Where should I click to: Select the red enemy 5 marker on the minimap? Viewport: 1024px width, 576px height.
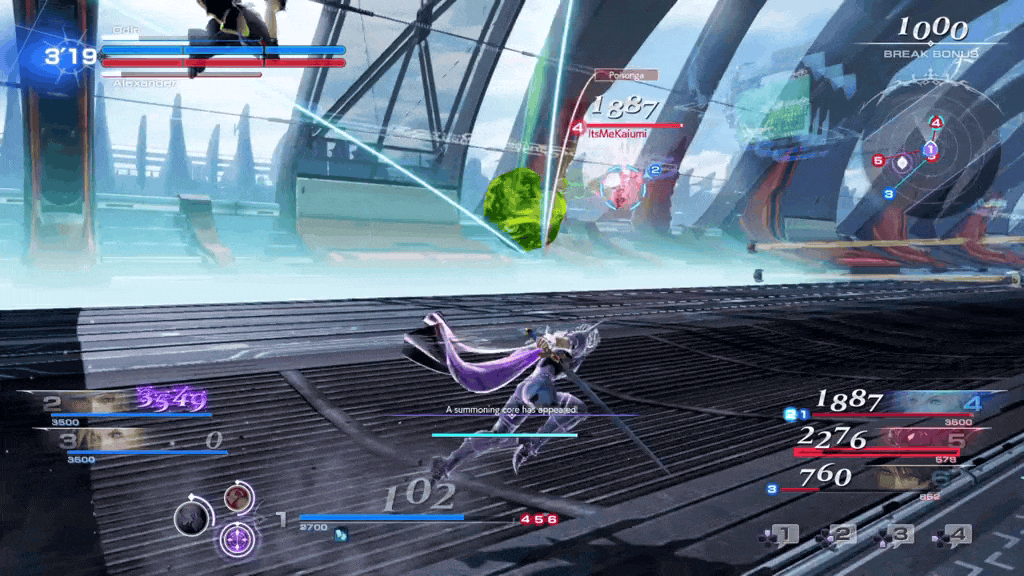click(x=878, y=160)
